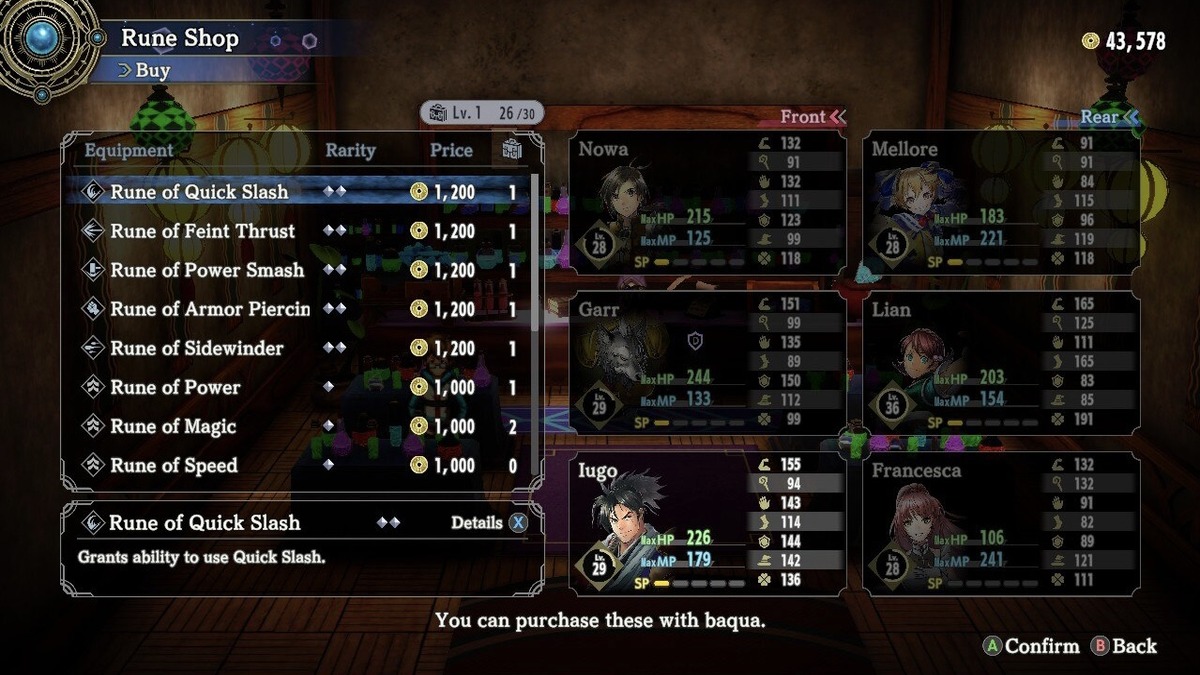
Task: Select Iugo's character panel
Action: pos(708,523)
